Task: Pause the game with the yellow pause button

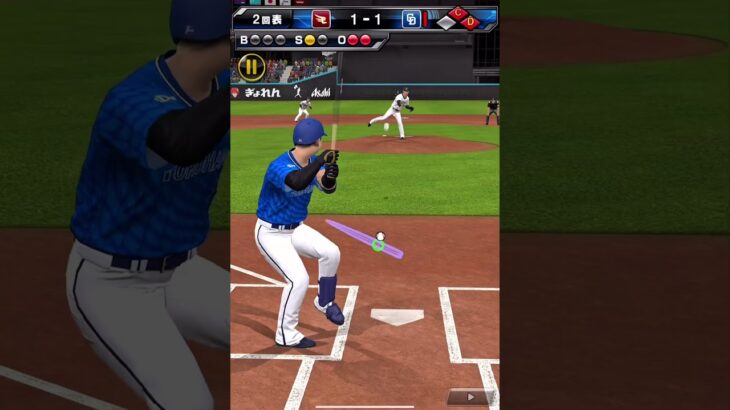Action: 251,68
